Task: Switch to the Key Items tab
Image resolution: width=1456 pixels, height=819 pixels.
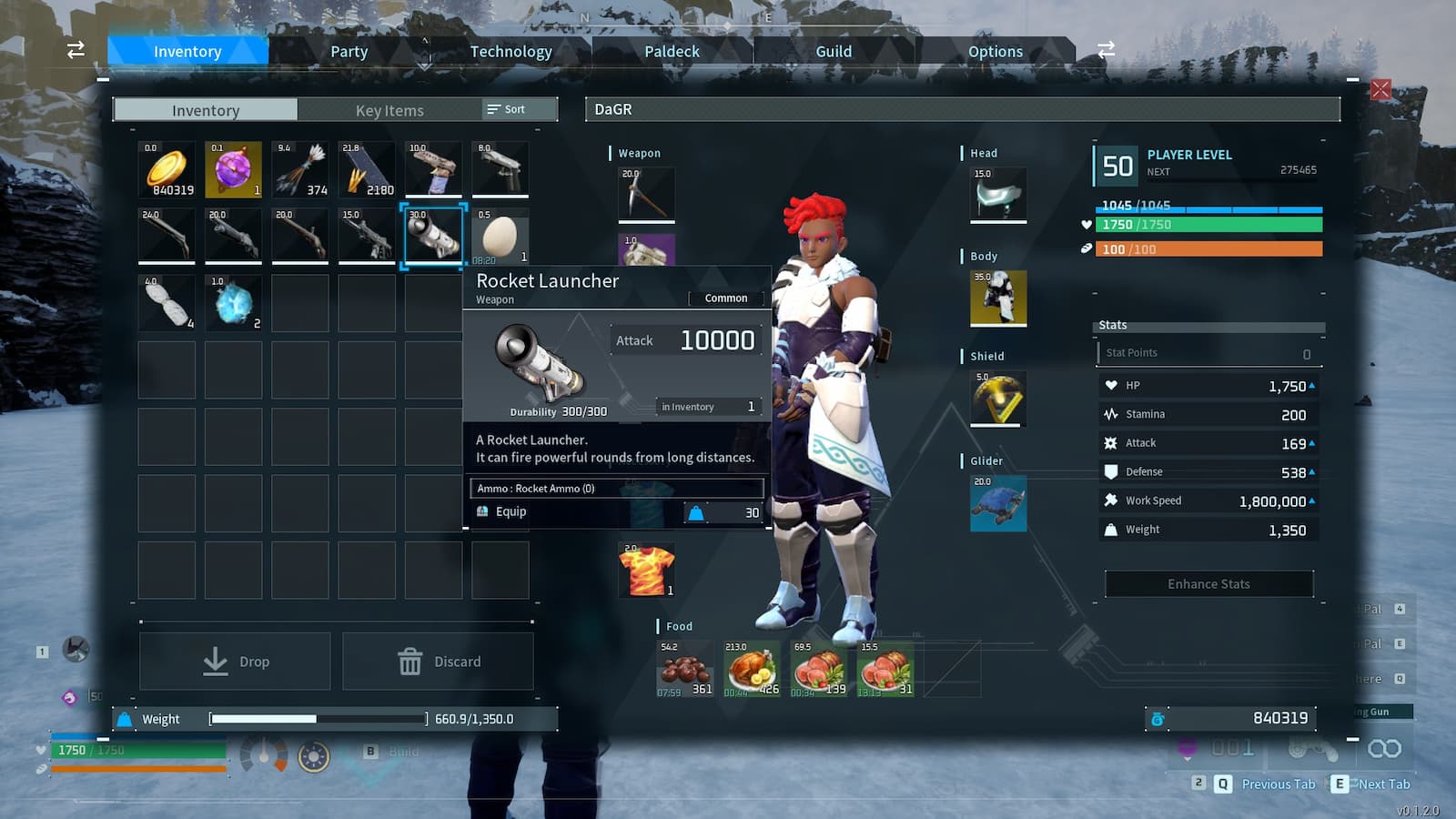Action: [391, 110]
